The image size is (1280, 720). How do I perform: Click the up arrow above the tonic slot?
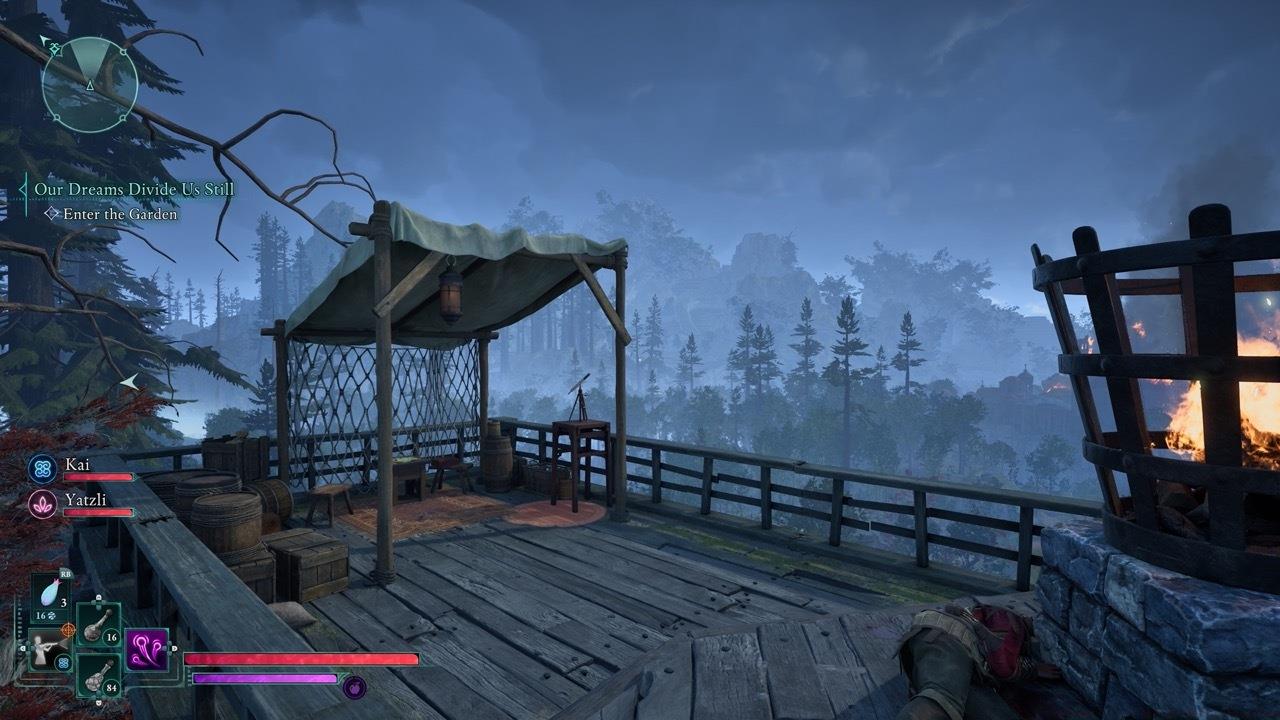98,599
